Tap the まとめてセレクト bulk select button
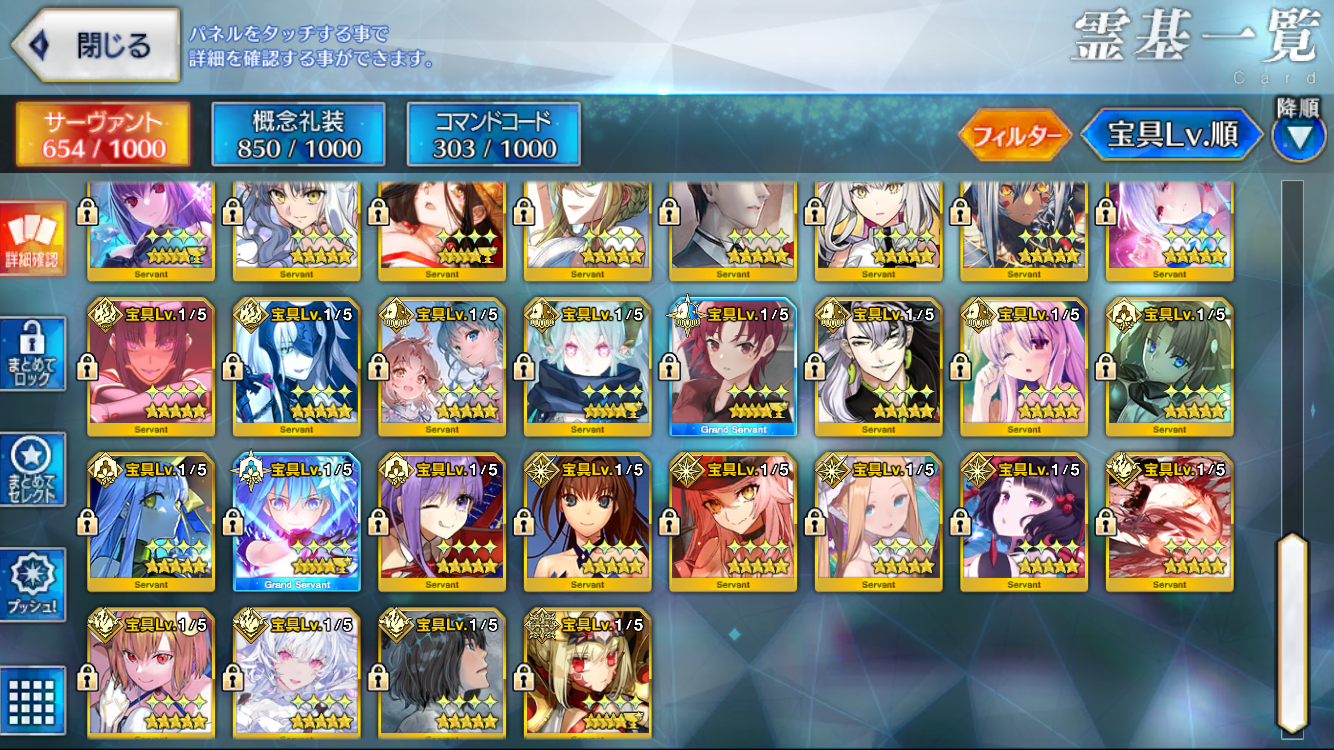Image resolution: width=1334 pixels, height=750 pixels. pos(32,470)
